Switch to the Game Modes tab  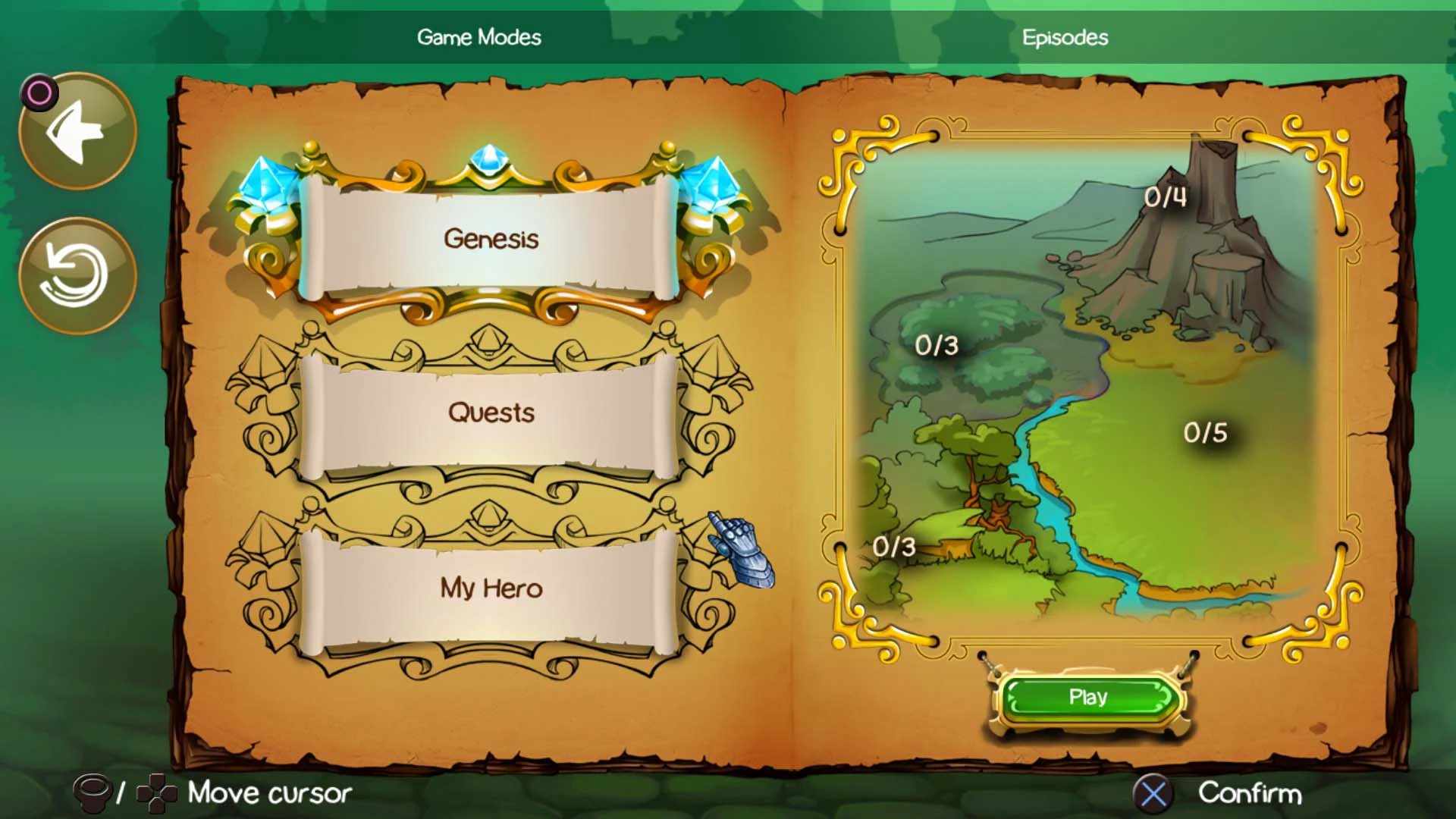(x=479, y=37)
